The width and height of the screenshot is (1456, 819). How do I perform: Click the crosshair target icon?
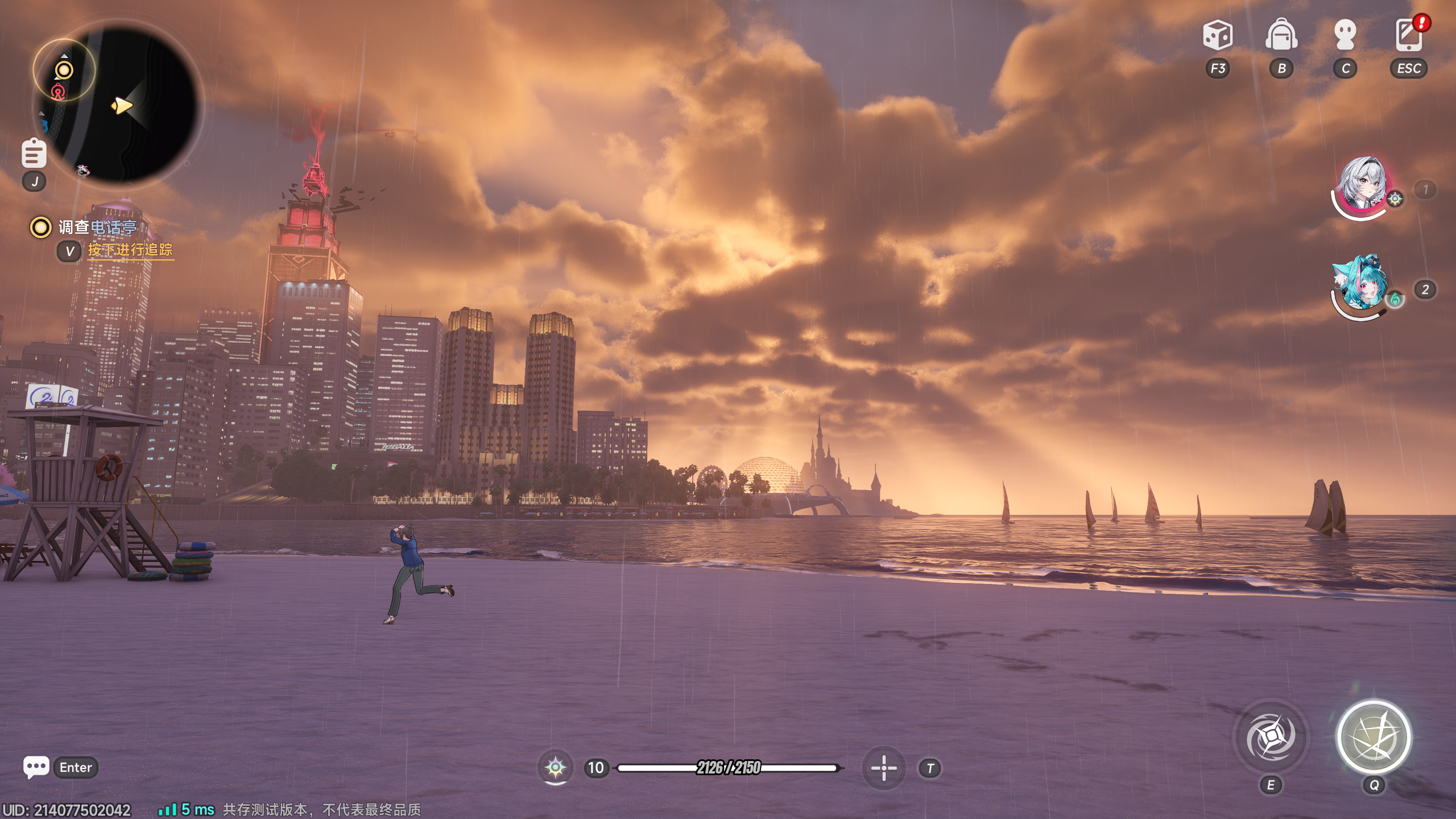(884, 768)
